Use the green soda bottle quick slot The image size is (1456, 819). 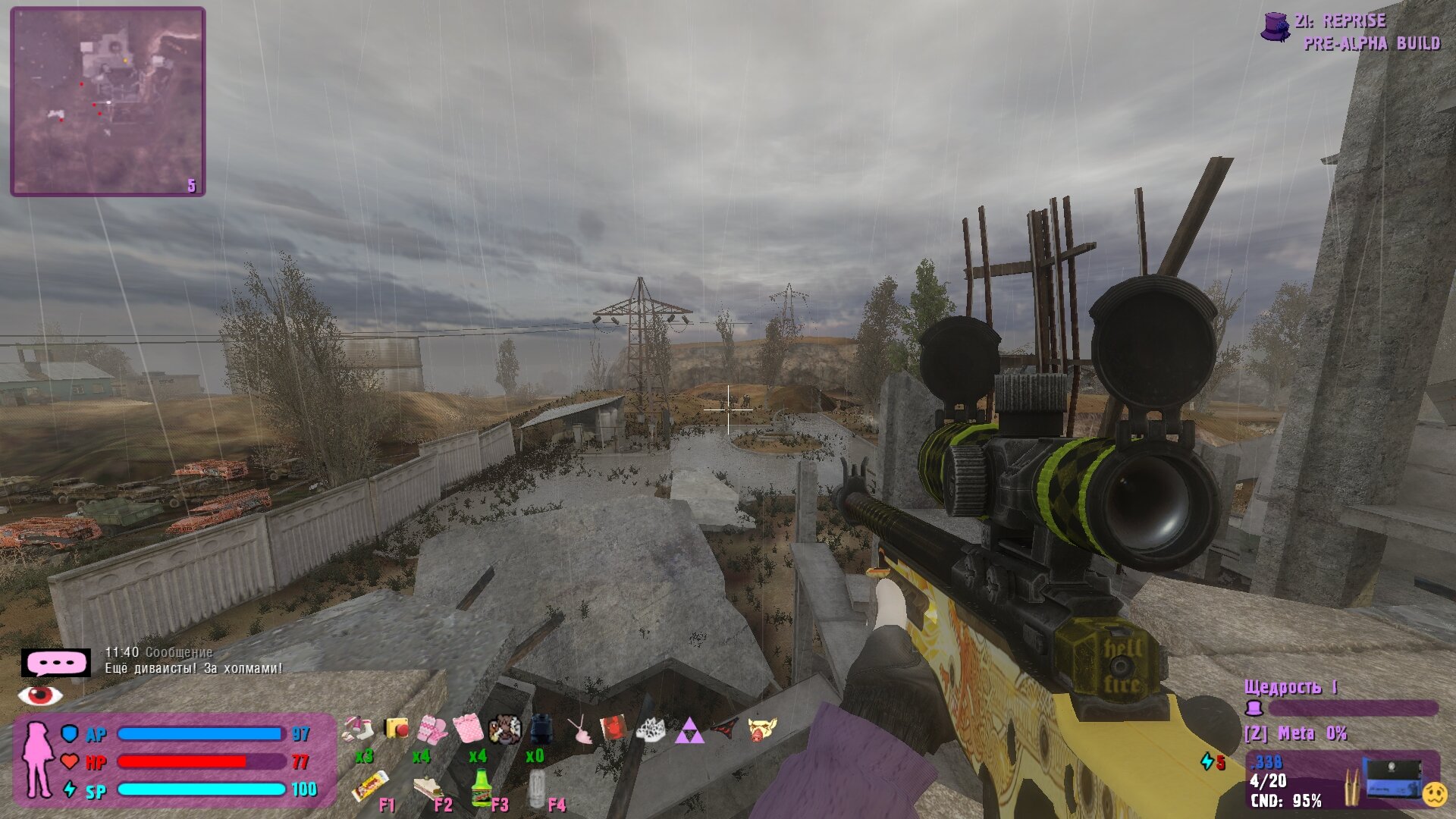click(481, 787)
